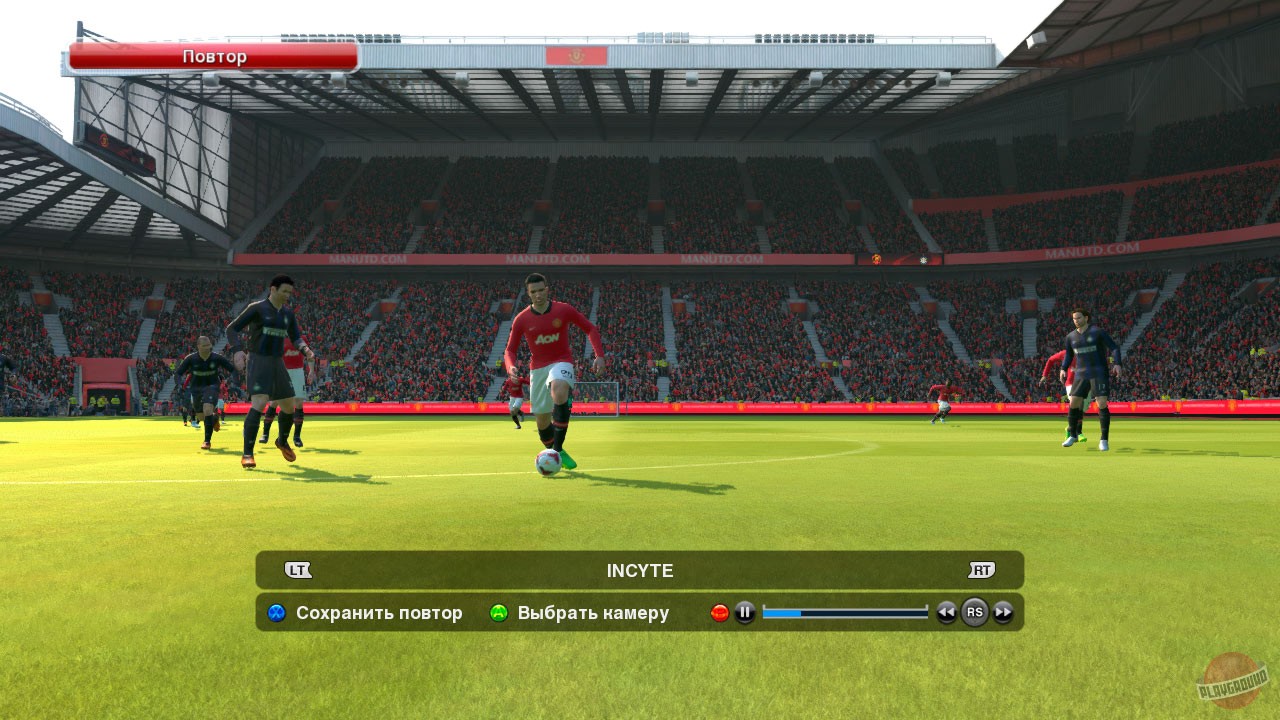Click the 'Повтор' banner header
The height and width of the screenshot is (720, 1280).
tap(213, 56)
